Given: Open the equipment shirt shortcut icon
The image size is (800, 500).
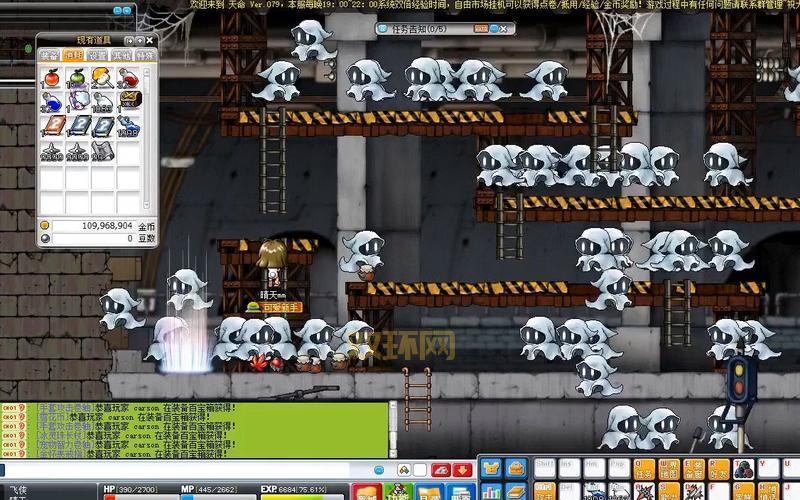Looking at the screenshot, I should tap(491, 468).
